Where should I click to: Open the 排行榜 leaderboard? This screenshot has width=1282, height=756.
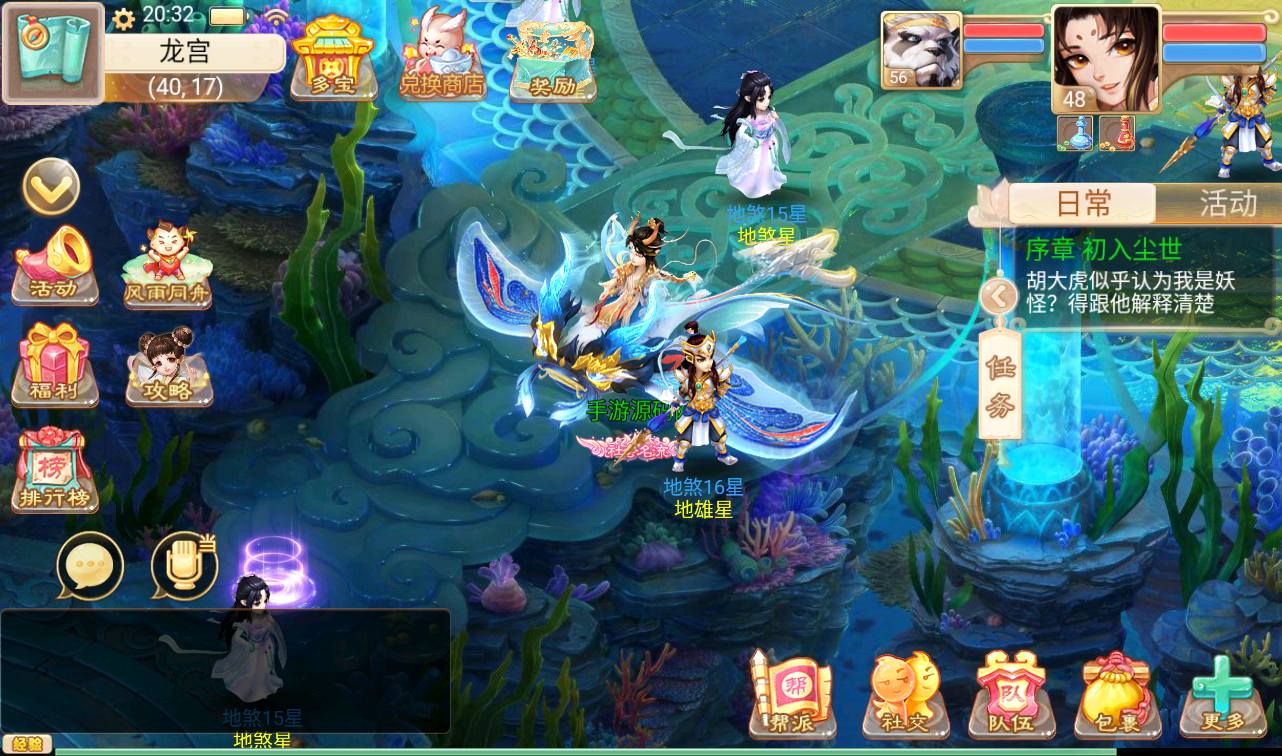pos(55,470)
